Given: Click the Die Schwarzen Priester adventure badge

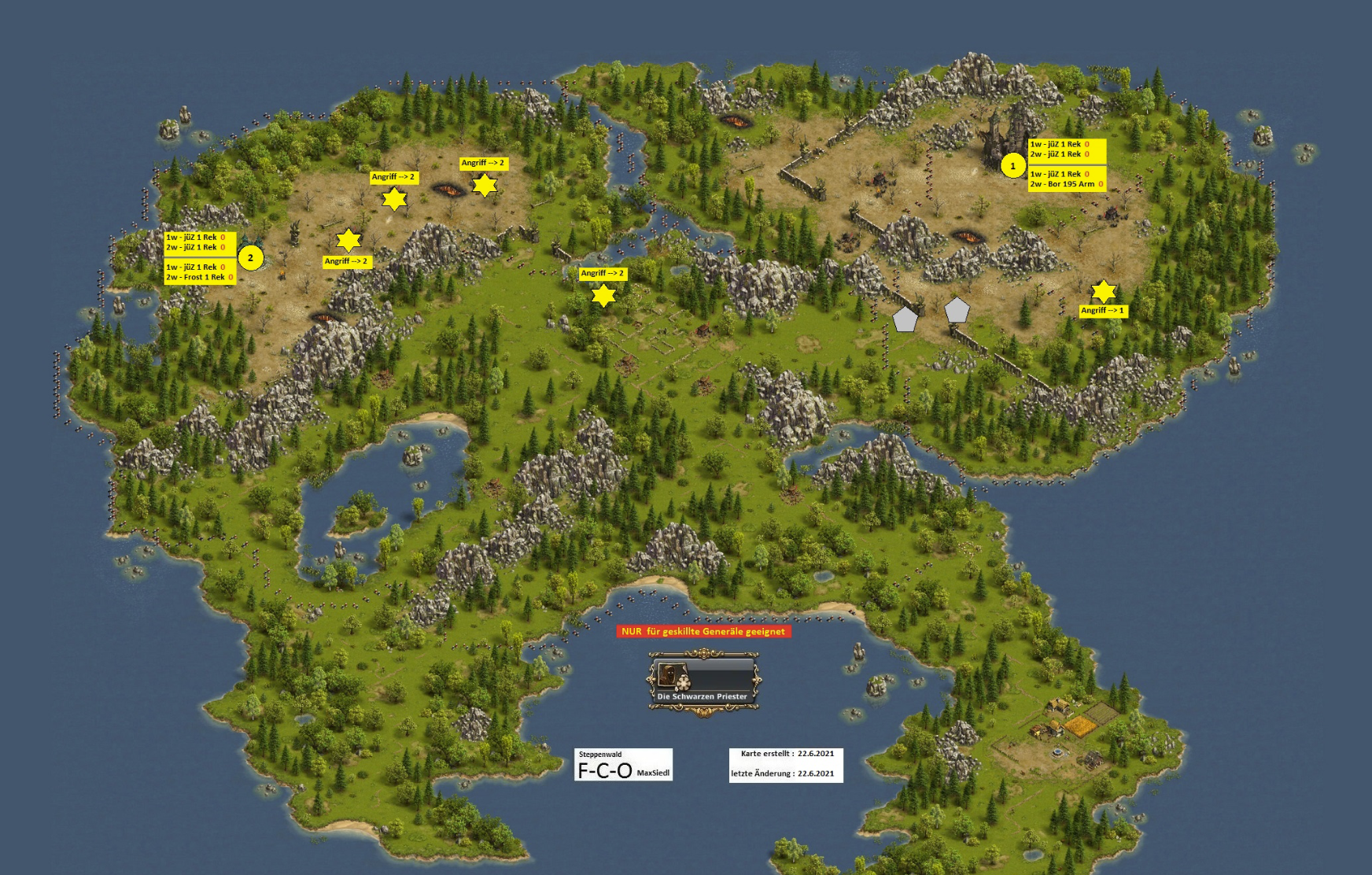Looking at the screenshot, I should pyautogui.click(x=703, y=681).
